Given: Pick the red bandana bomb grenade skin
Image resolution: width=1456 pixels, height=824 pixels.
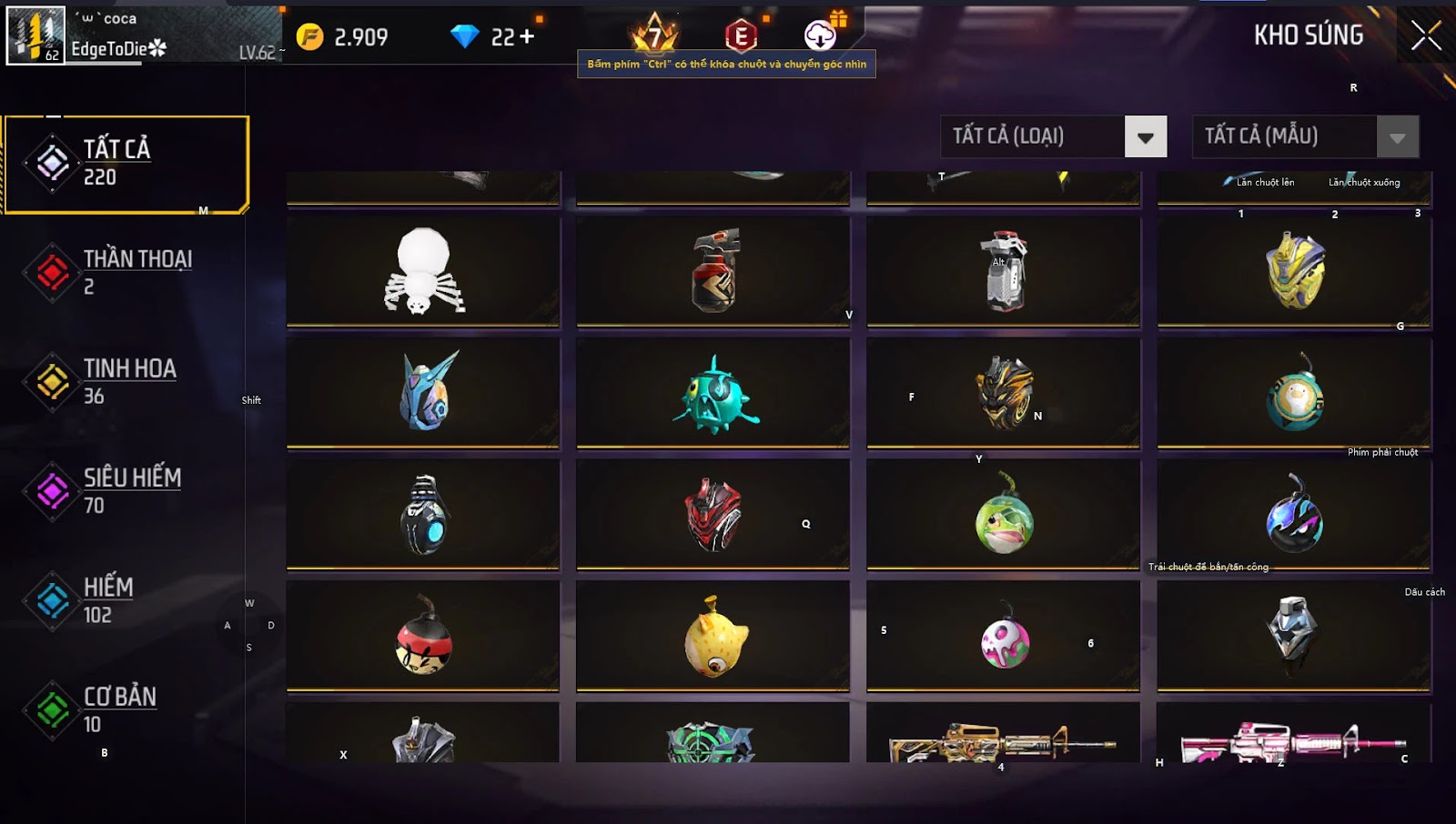Looking at the screenshot, I should point(422,638).
